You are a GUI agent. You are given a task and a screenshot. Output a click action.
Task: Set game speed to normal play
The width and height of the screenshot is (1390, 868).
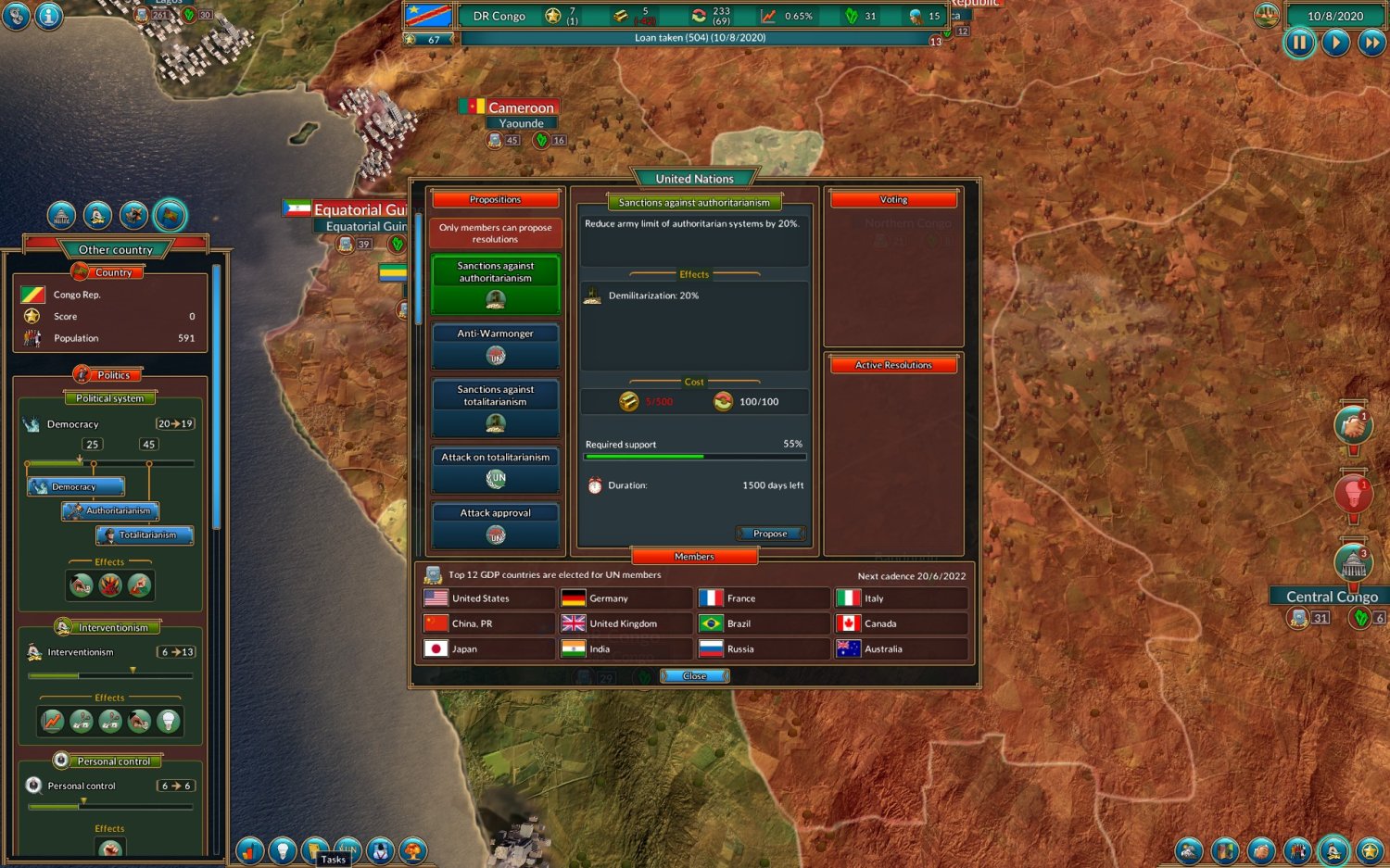click(1335, 43)
